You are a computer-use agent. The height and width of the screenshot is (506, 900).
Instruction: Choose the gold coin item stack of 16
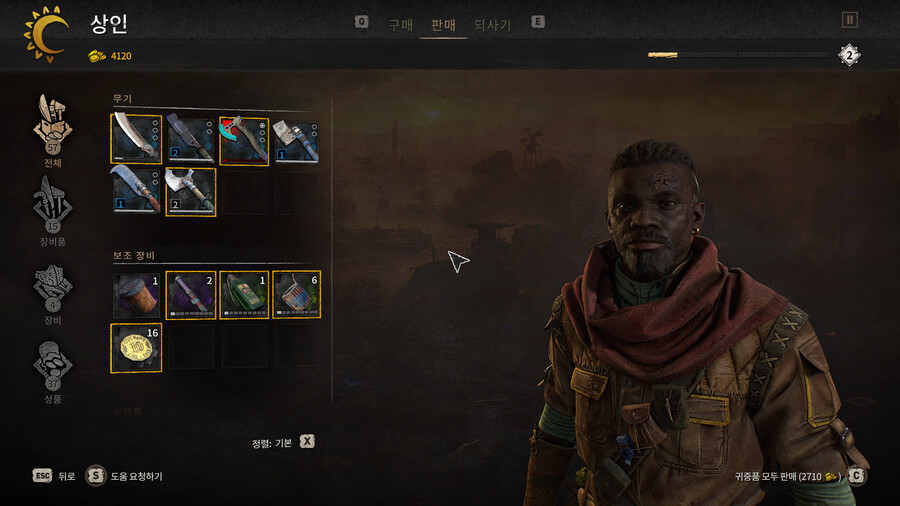(x=136, y=347)
